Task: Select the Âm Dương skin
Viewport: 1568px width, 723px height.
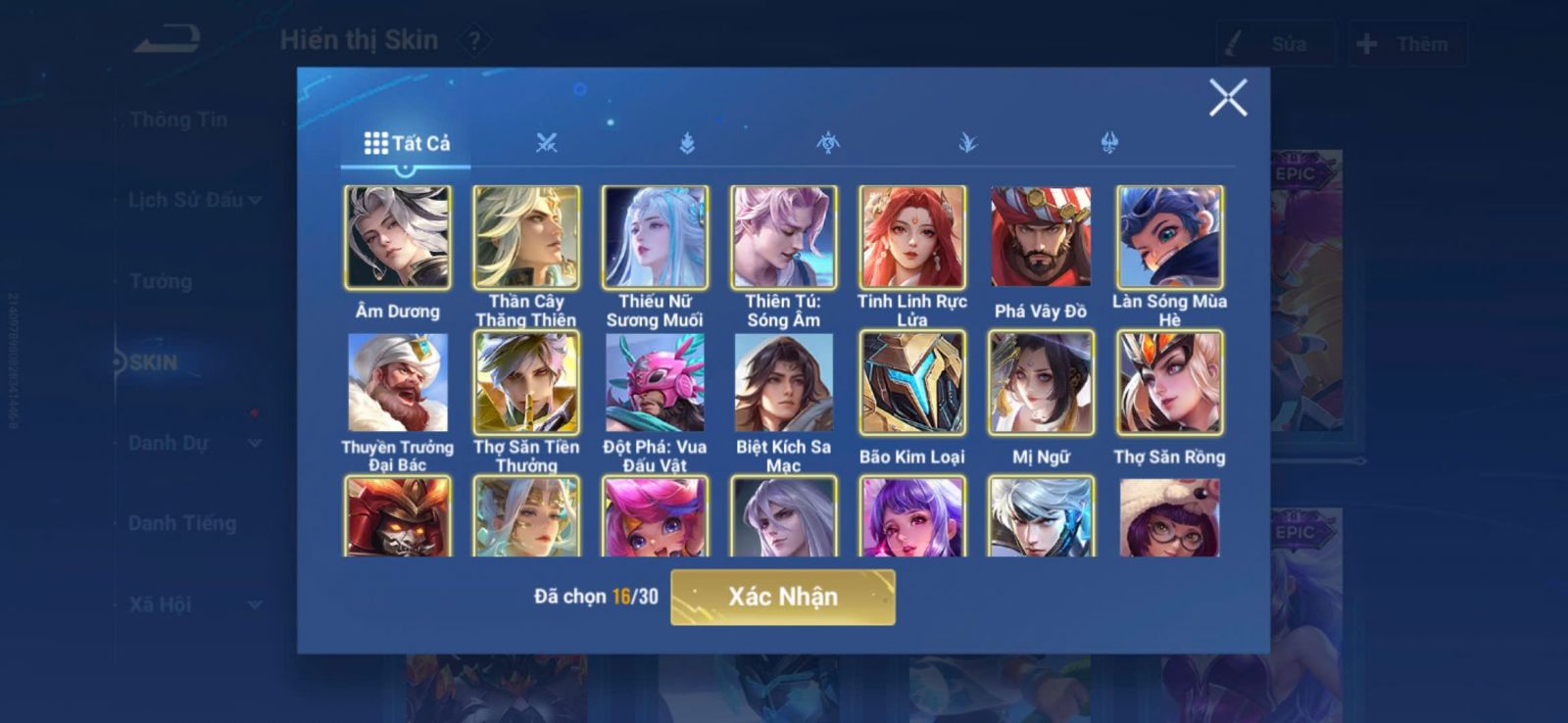Action: tap(398, 238)
